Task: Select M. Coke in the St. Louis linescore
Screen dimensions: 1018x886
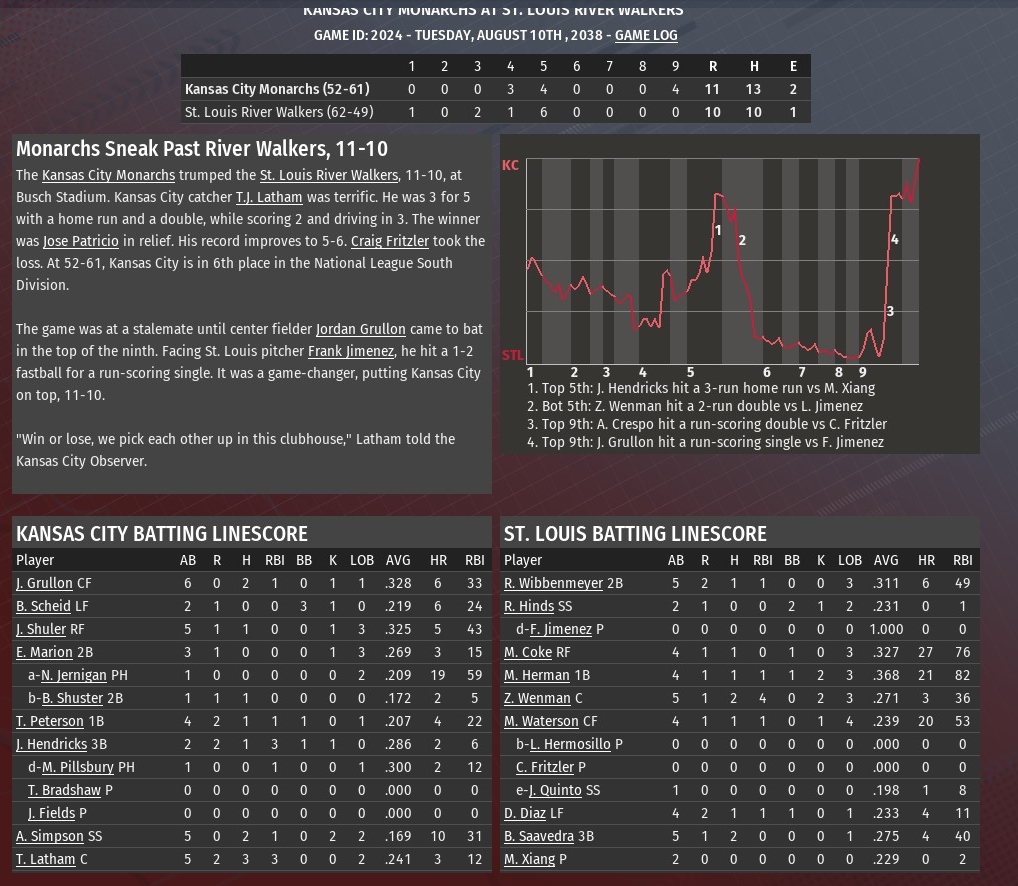Action: pyautogui.click(x=528, y=652)
